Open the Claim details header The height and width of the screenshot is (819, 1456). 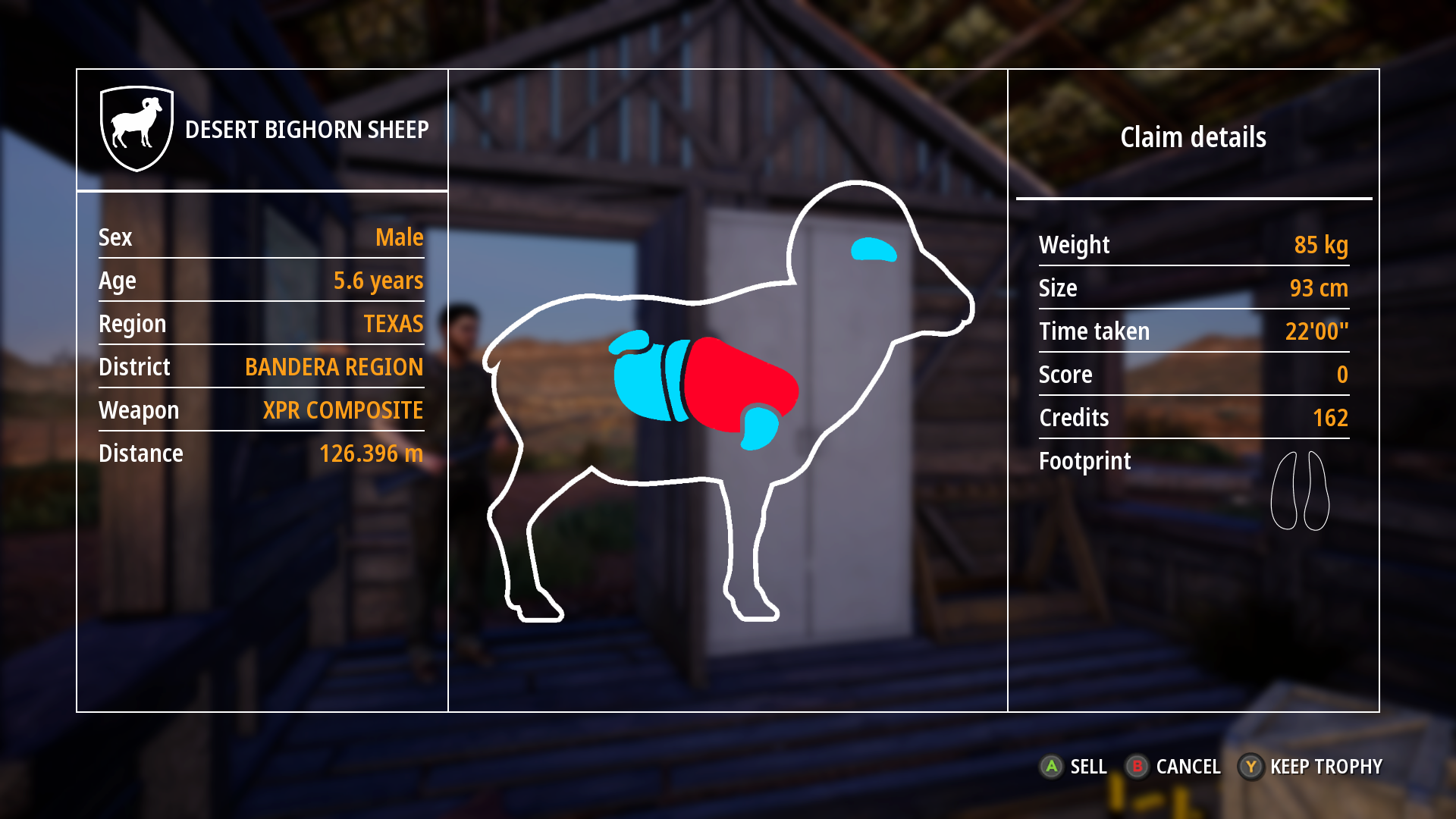pos(1193,137)
